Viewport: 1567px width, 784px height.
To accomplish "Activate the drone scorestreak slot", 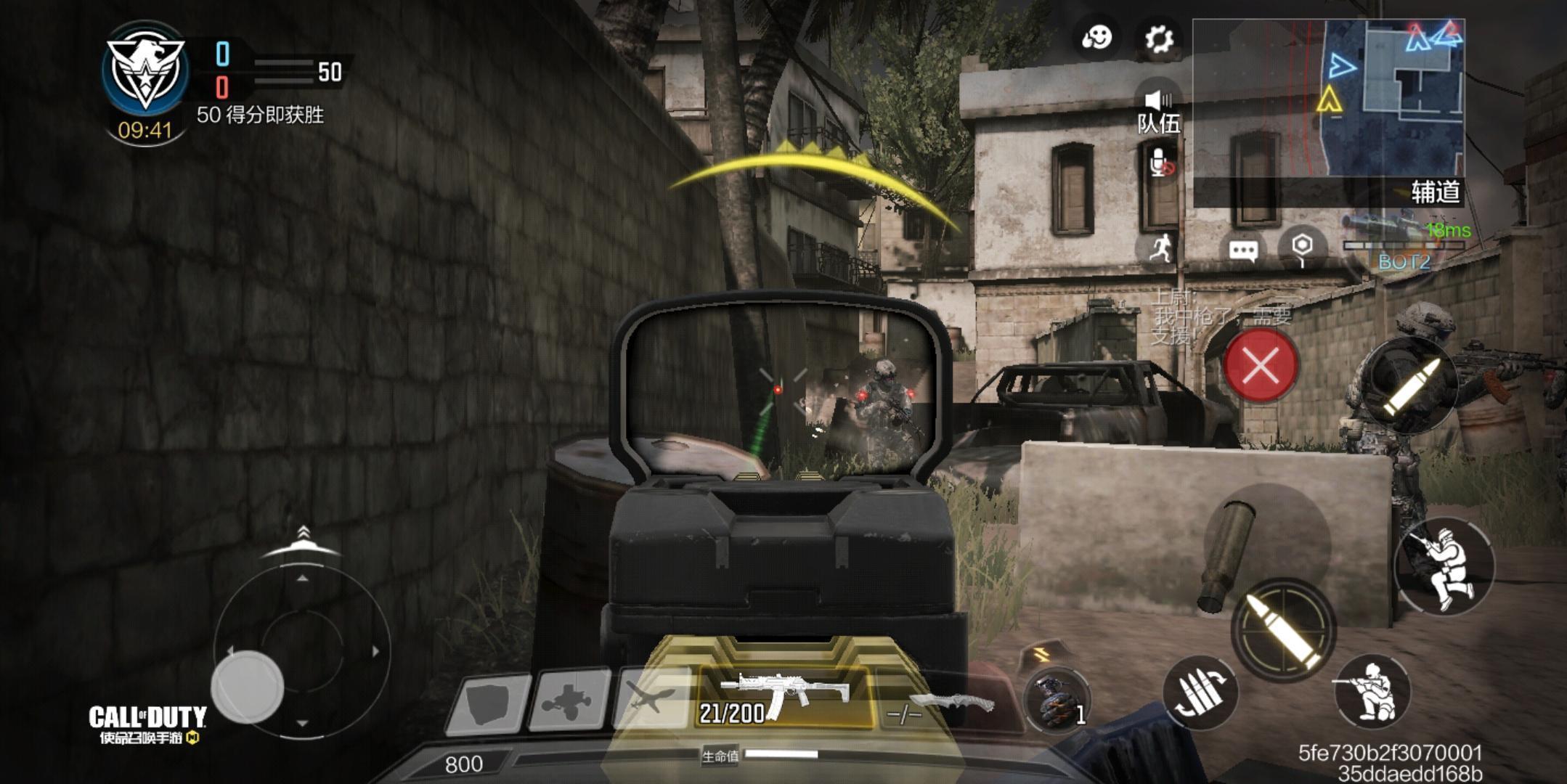I will coord(569,700).
